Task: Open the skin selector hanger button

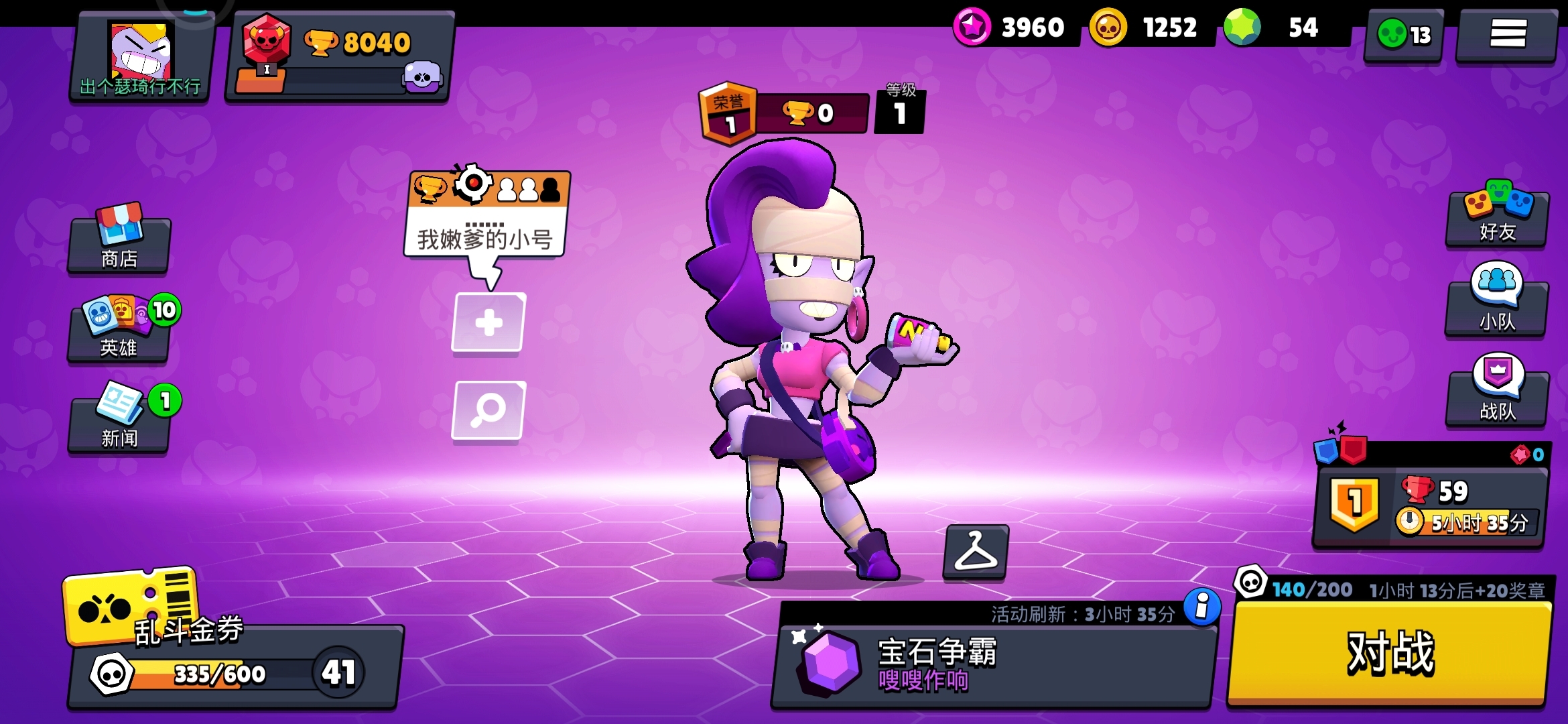Action: point(976,551)
